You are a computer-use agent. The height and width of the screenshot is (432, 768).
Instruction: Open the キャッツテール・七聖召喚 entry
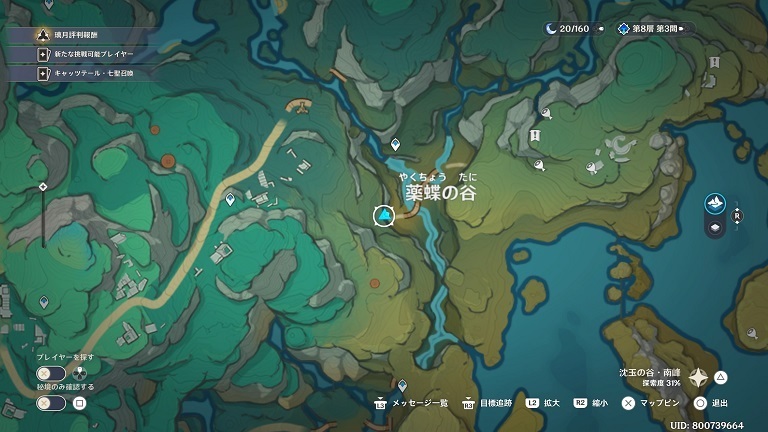point(90,73)
